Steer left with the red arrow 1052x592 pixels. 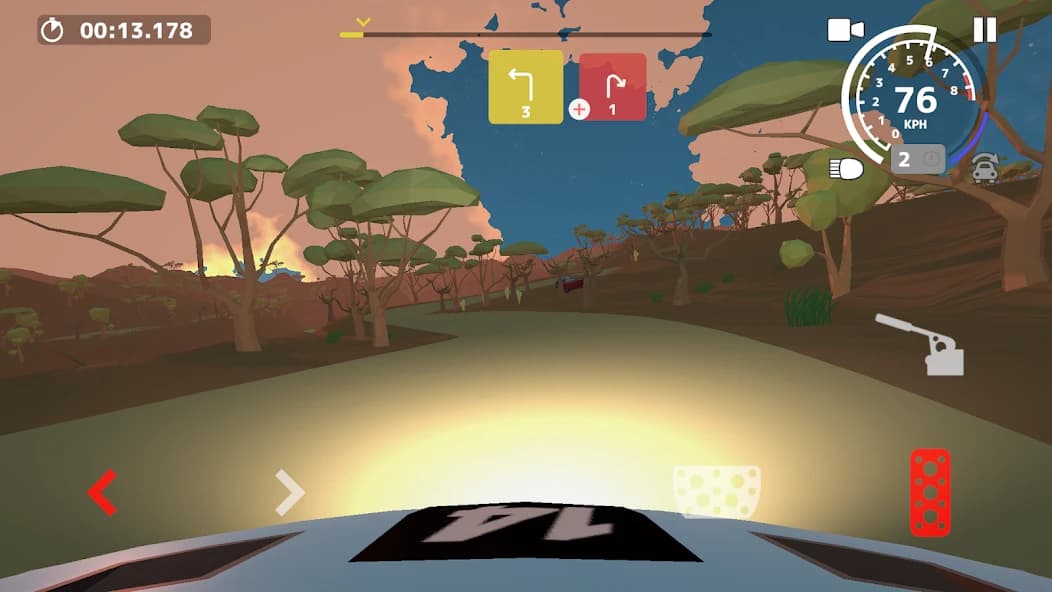click(x=102, y=492)
